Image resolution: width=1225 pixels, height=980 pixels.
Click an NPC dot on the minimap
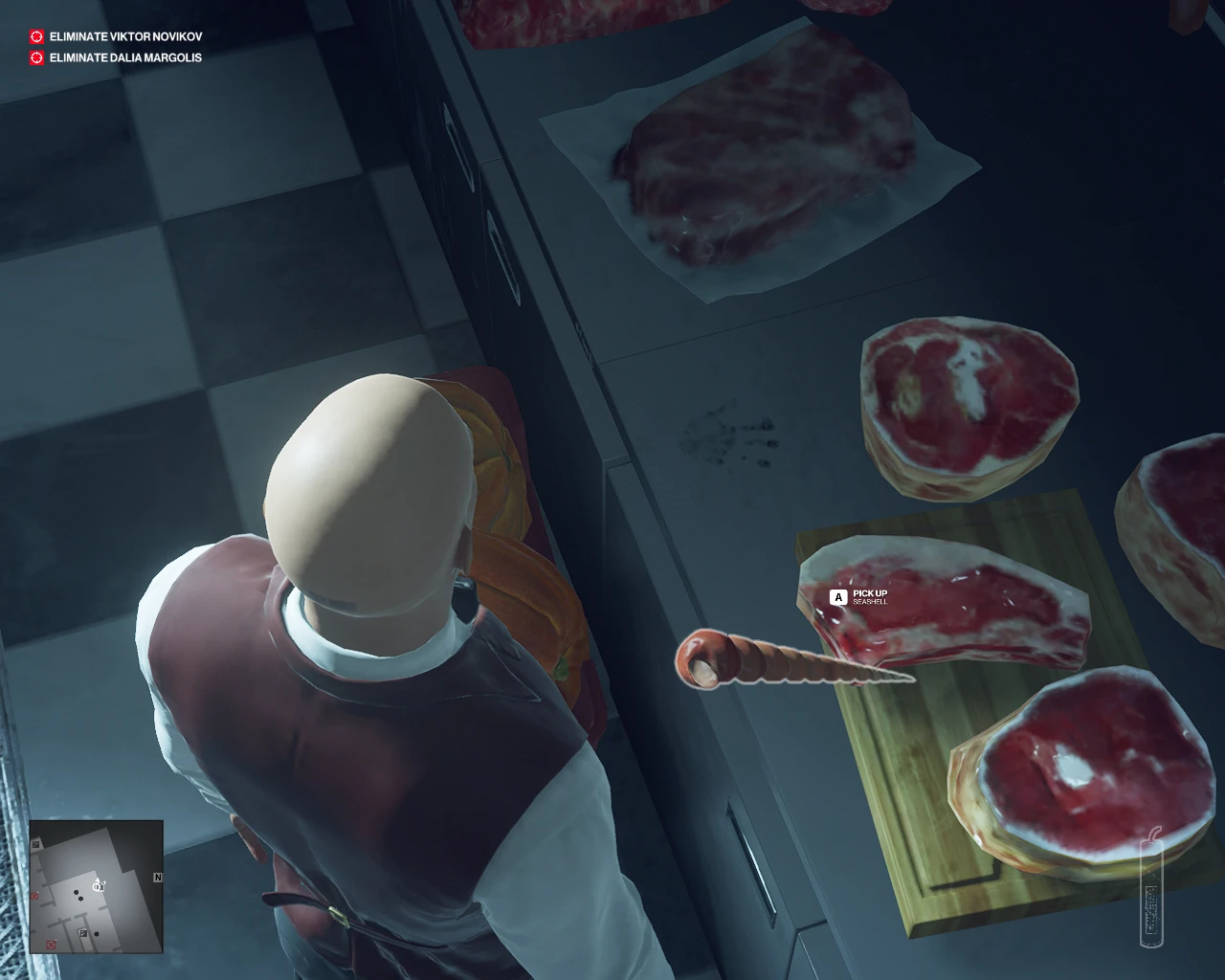pyautogui.click(x=76, y=892)
